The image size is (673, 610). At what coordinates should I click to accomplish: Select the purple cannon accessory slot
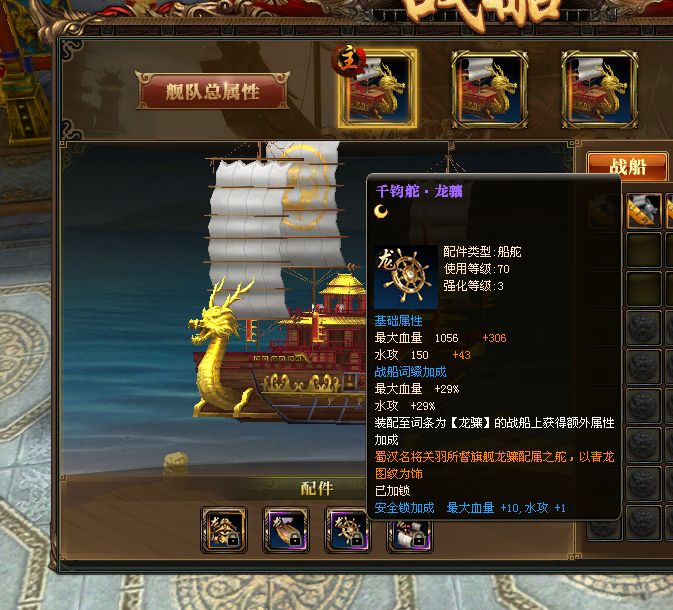tap(286, 530)
